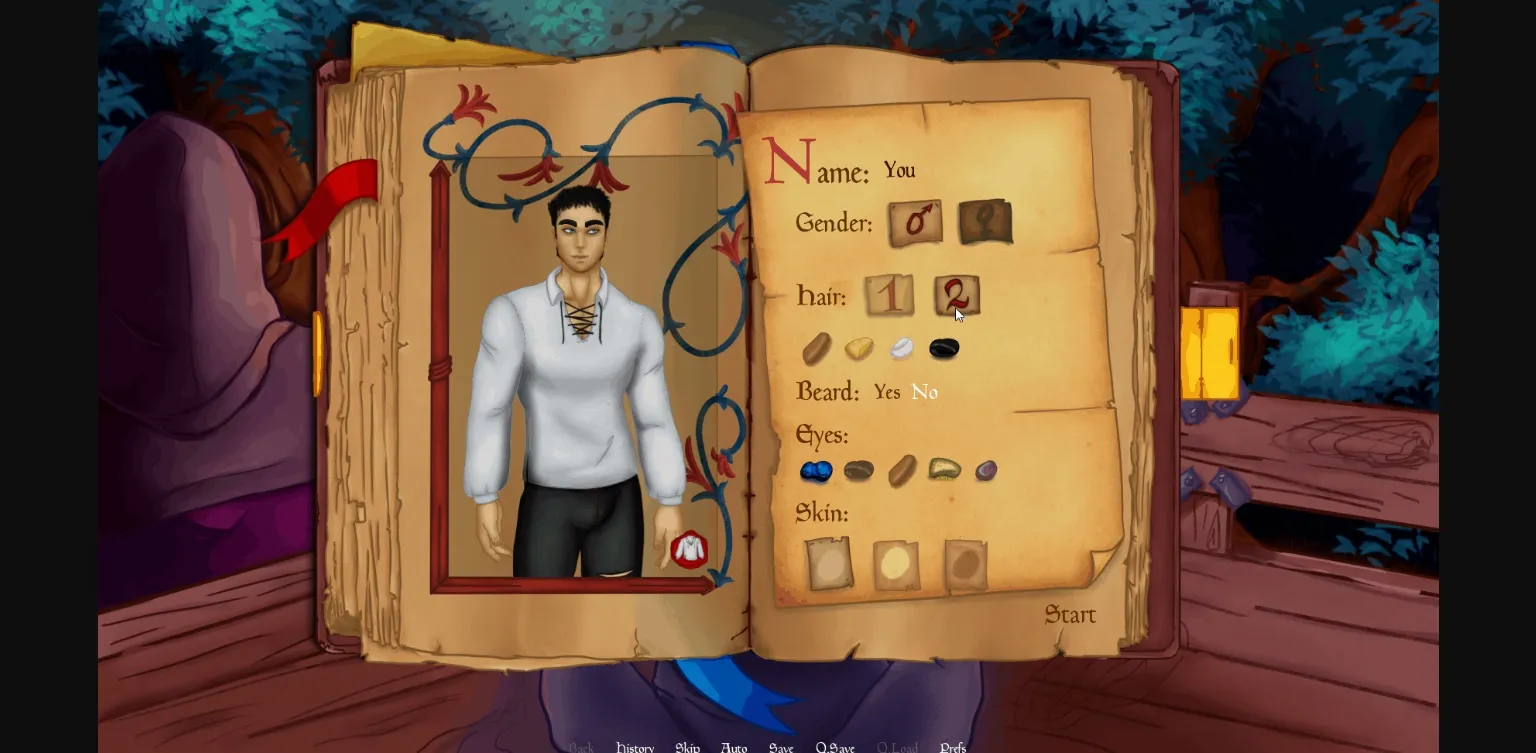
Task: Pick the blonde hair color stone
Action: pos(859,348)
